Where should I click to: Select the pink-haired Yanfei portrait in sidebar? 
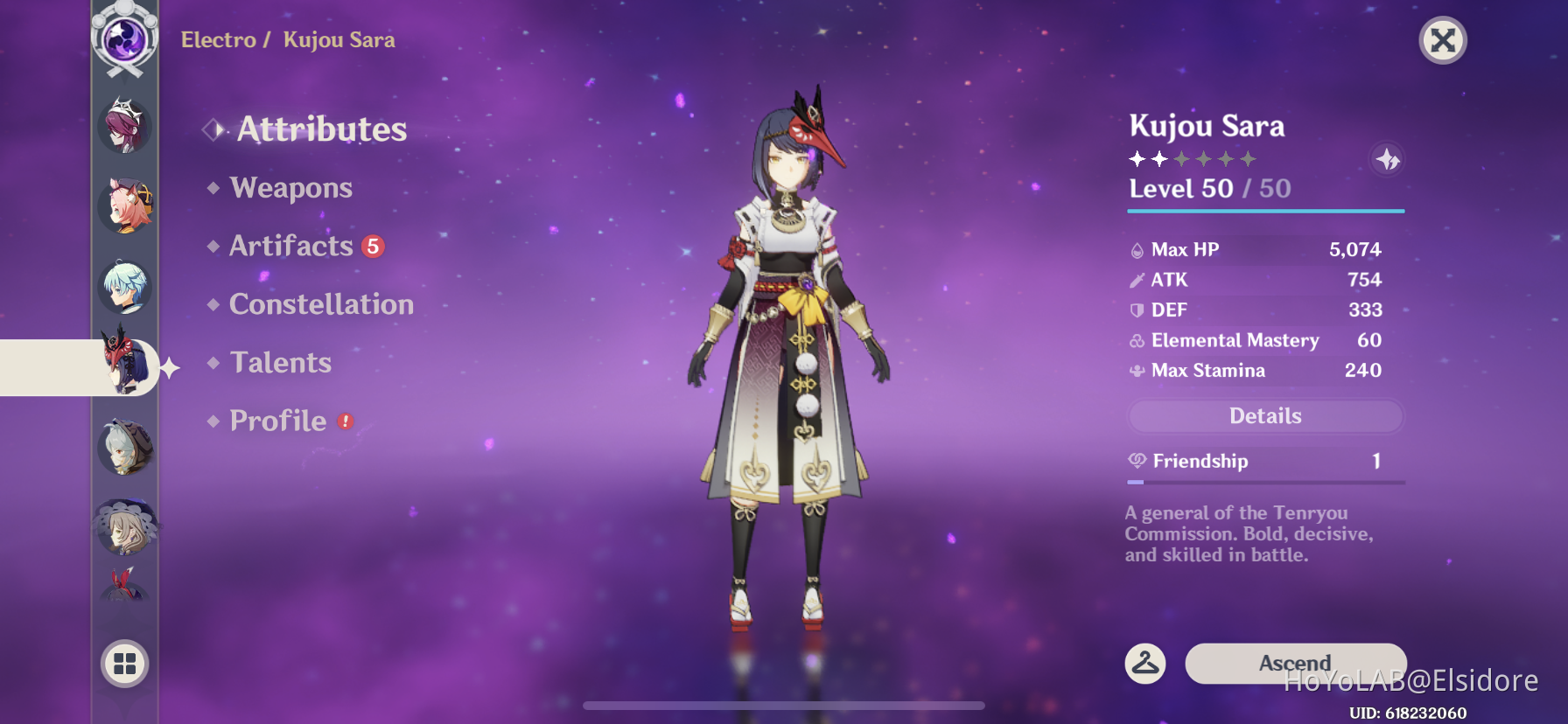pyautogui.click(x=124, y=206)
